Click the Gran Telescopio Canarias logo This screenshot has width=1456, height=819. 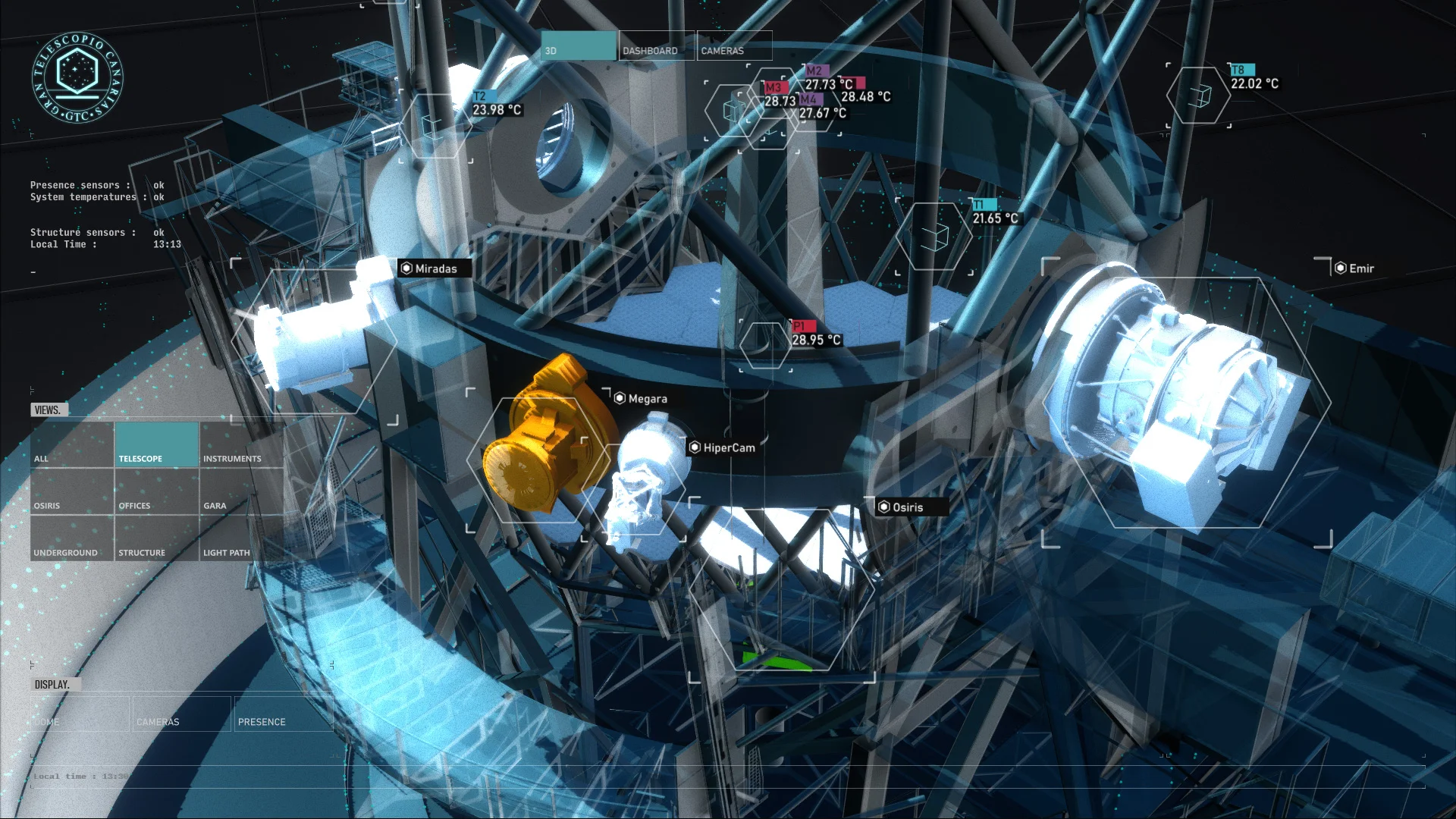78,76
